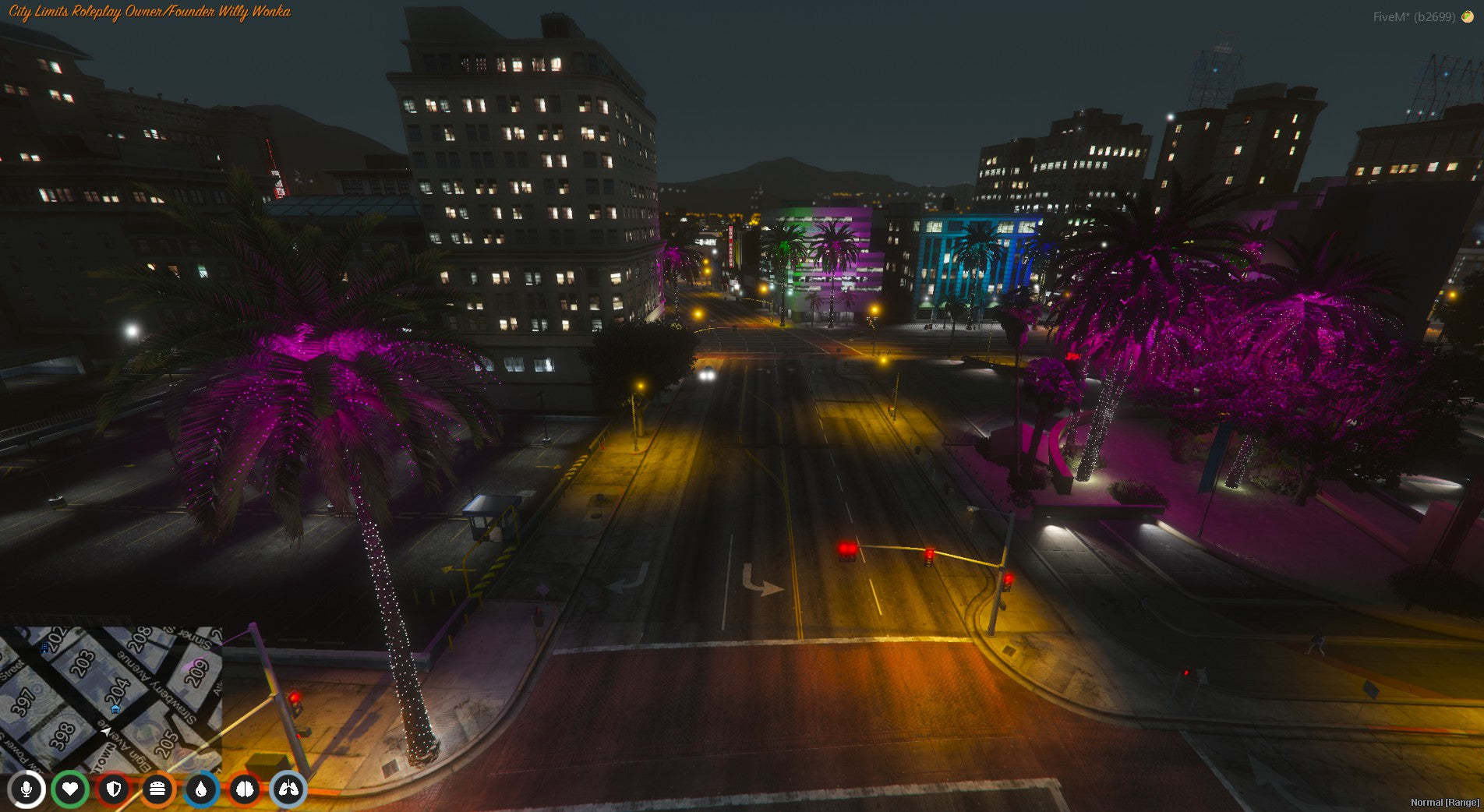The height and width of the screenshot is (812, 1484).
Task: Click the brain stress status icon
Action: pos(244,789)
